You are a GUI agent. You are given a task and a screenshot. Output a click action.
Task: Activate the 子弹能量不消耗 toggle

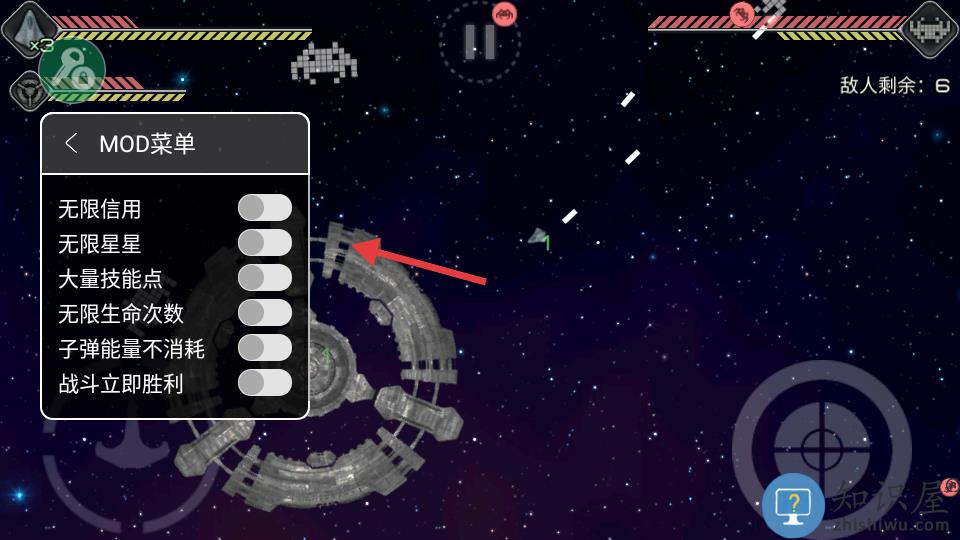[264, 348]
